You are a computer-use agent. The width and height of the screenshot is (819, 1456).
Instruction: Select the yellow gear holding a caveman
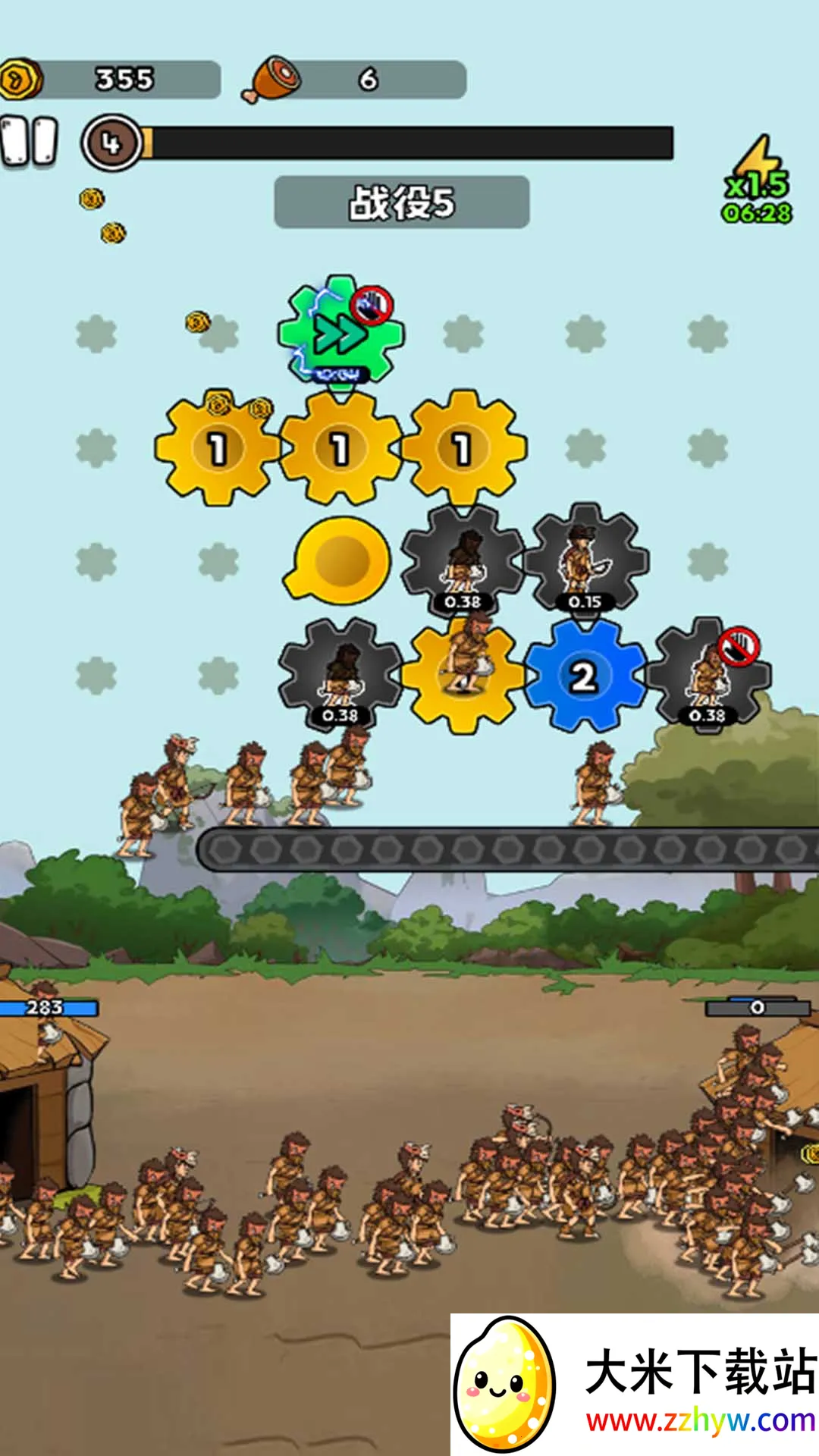(x=463, y=674)
